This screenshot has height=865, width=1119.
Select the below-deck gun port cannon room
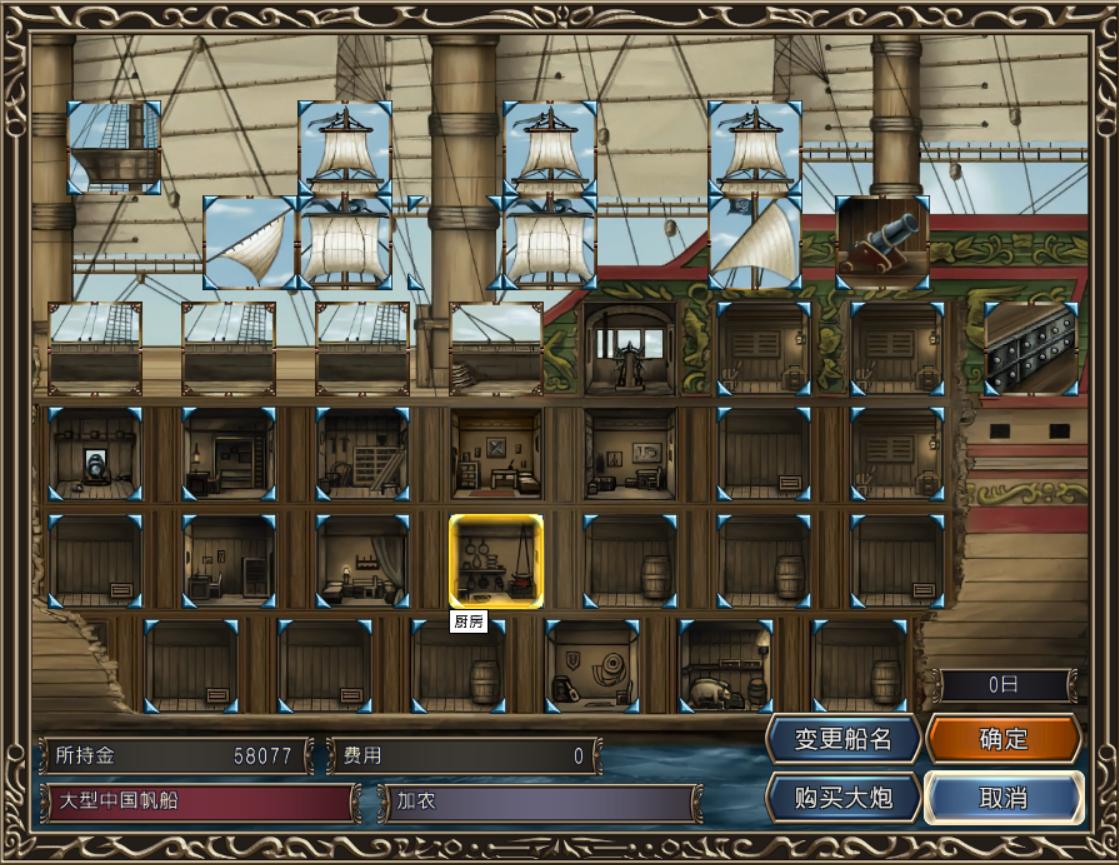[x=95, y=453]
